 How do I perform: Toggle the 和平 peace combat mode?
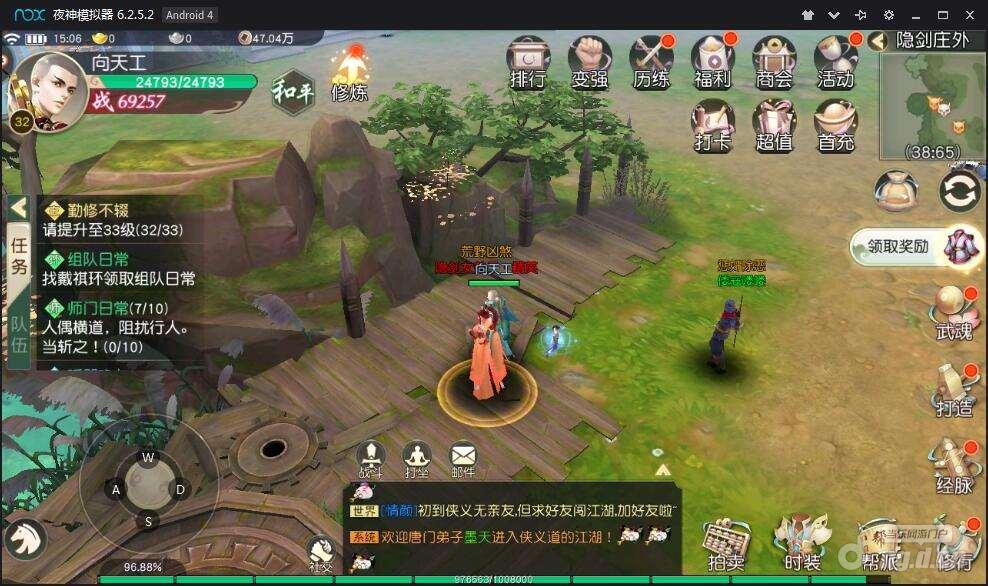(x=291, y=92)
